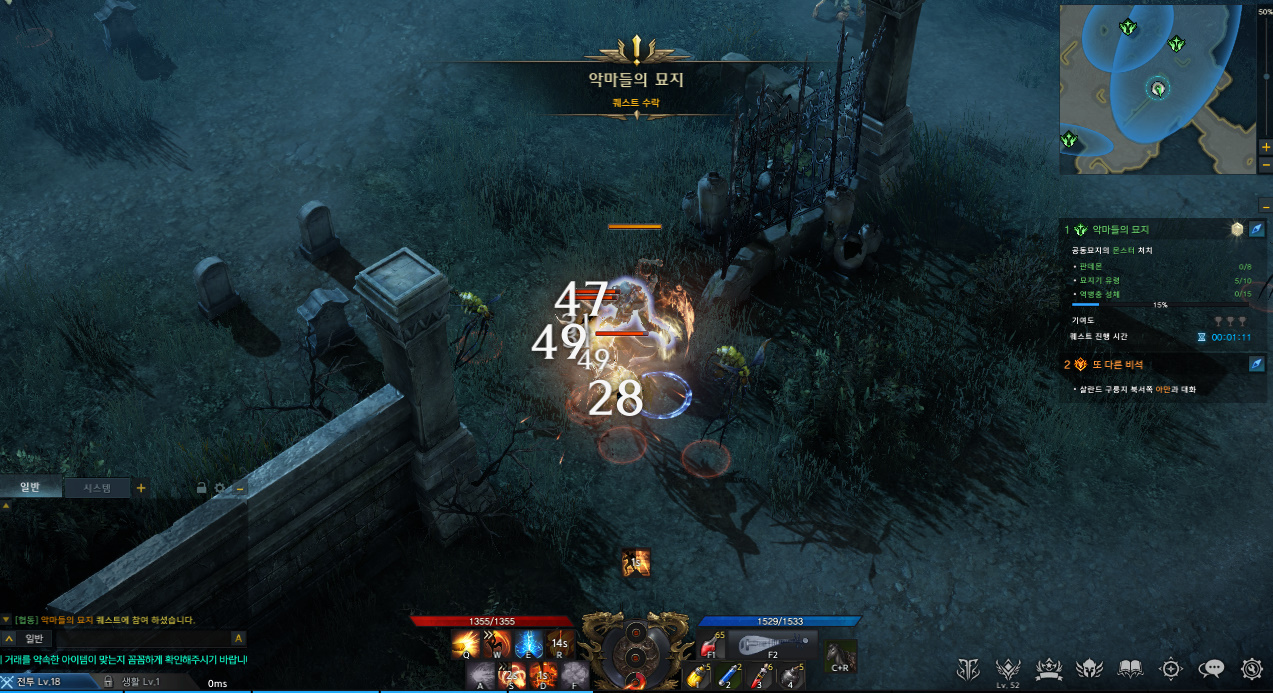
Task: Summon the horse mount
Action: pos(841,655)
